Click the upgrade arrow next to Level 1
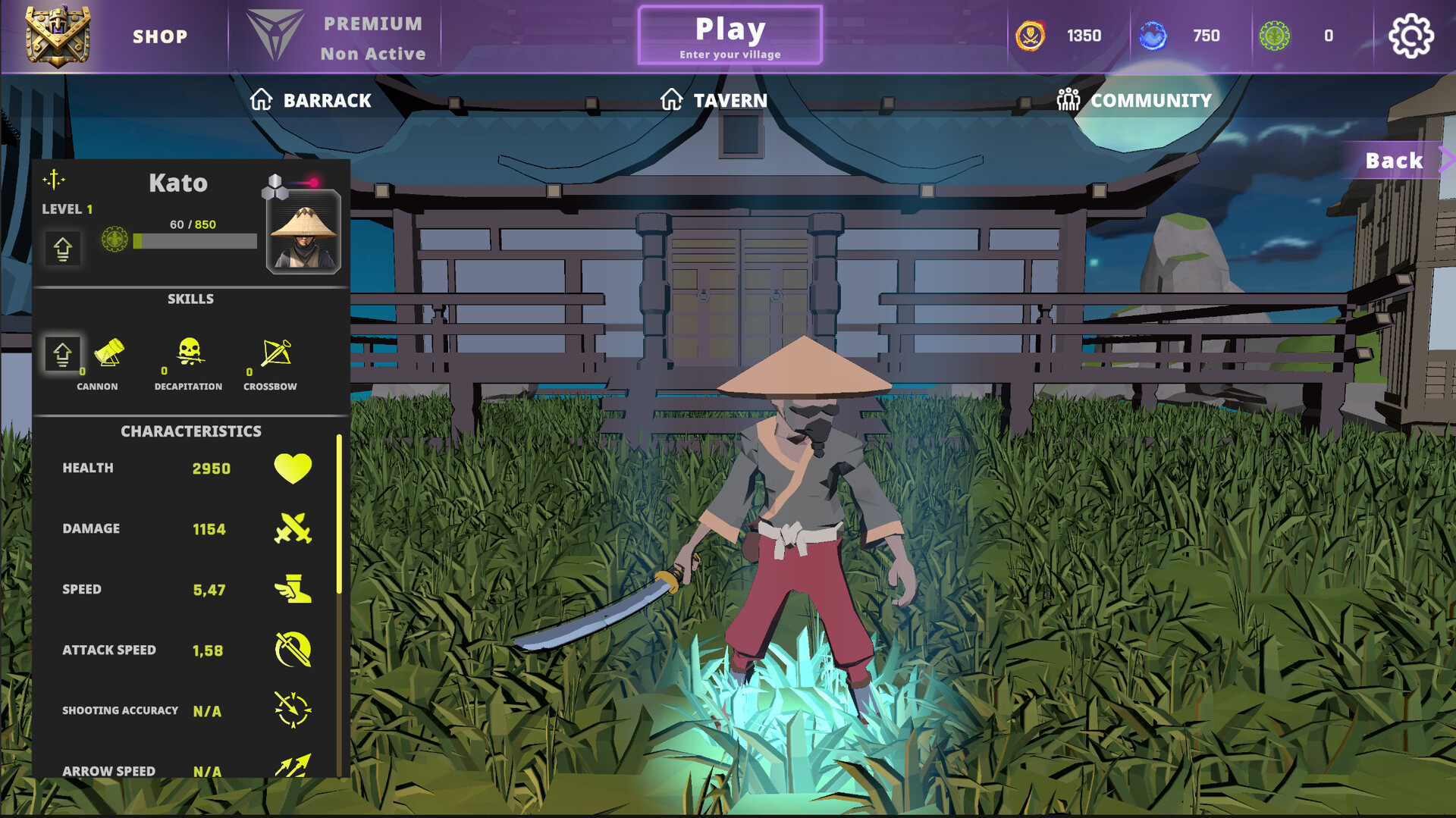This screenshot has width=1456, height=818. coord(63,249)
